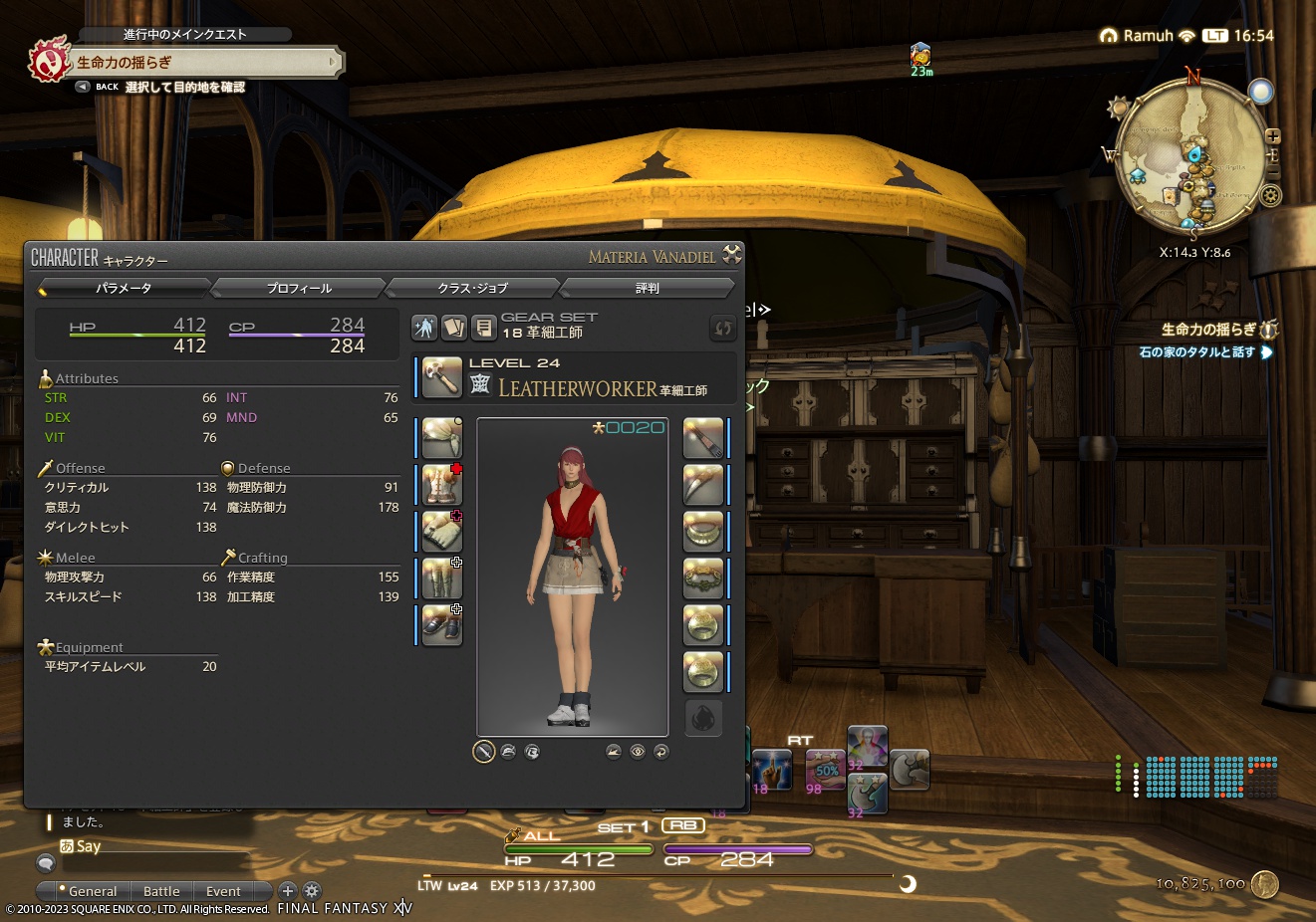Open the Battle chat tab
Viewport: 1316px width, 922px height.
(x=161, y=891)
